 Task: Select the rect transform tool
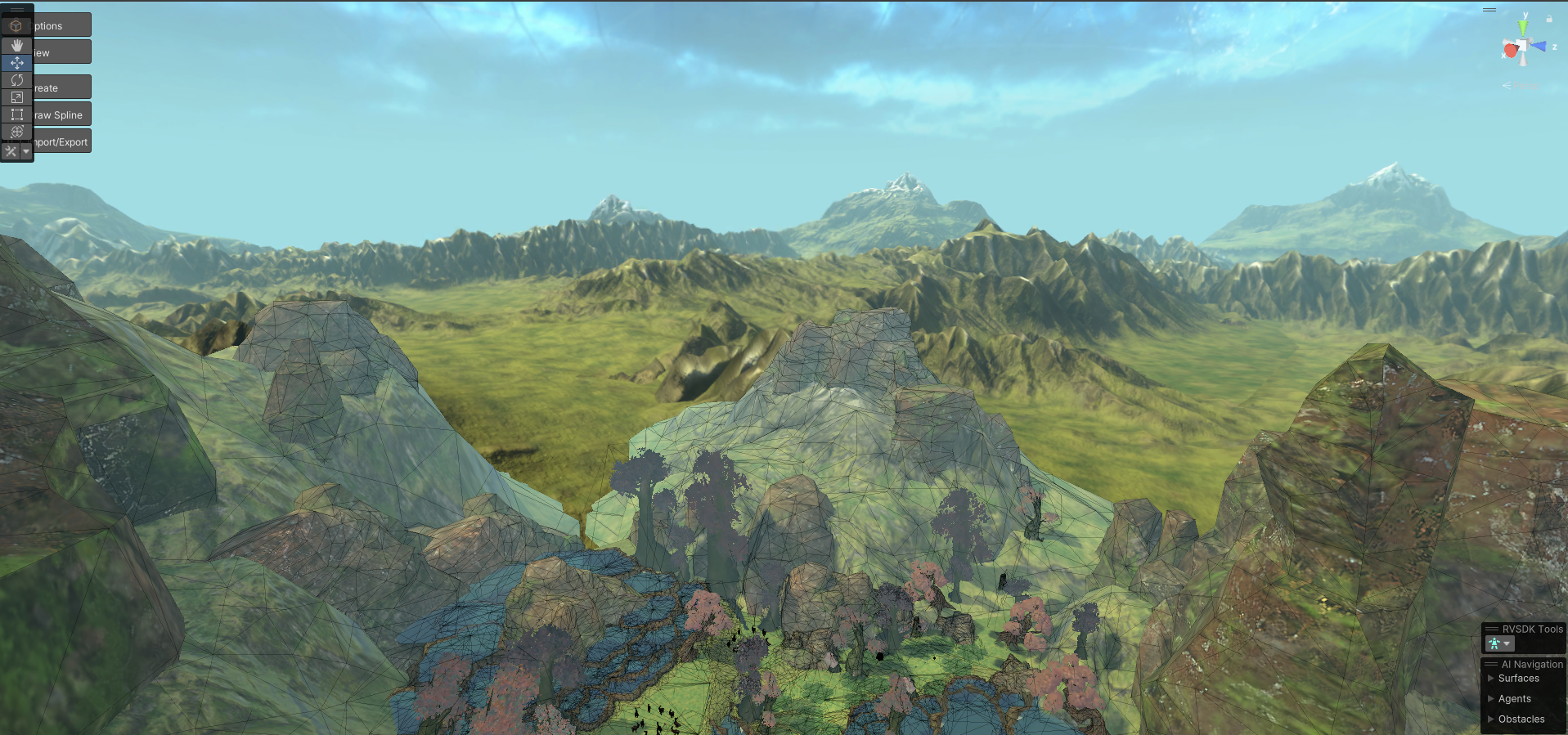pyautogui.click(x=16, y=114)
